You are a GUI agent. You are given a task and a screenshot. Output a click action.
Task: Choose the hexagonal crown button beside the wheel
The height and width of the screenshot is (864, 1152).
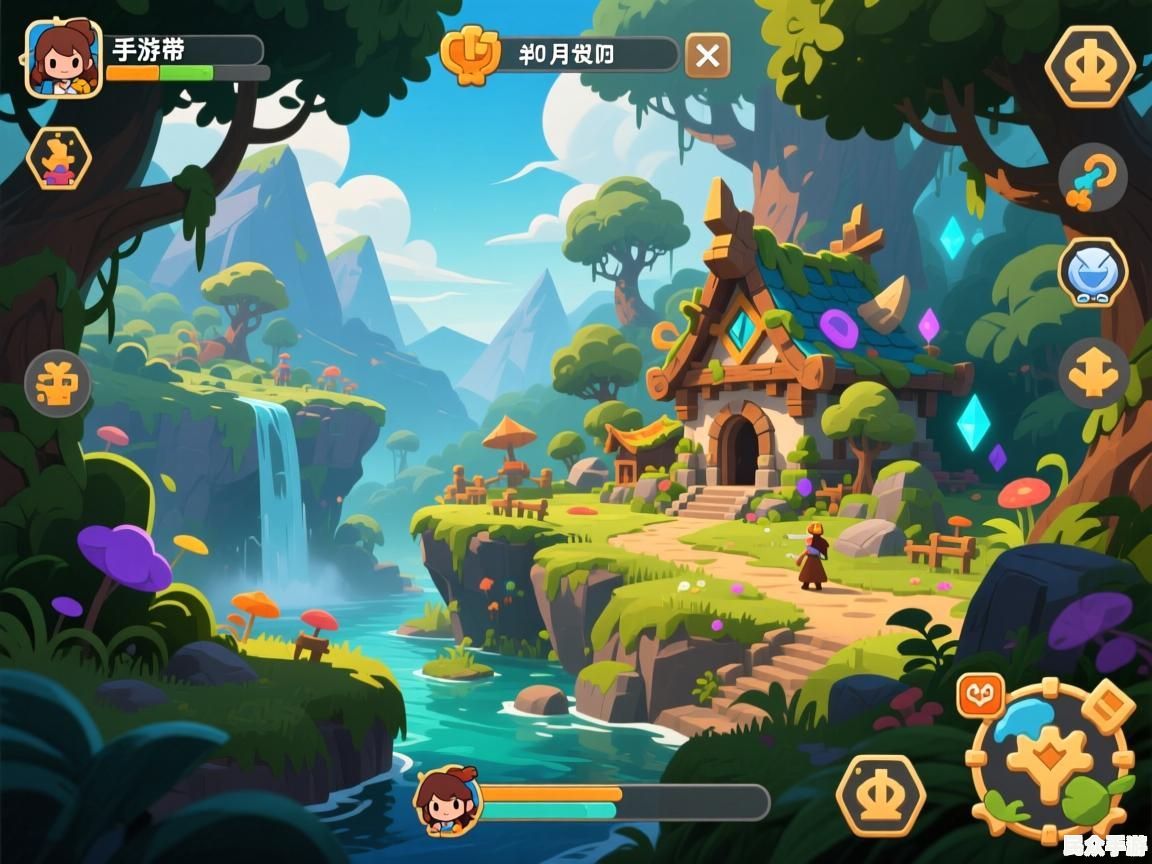coord(880,795)
